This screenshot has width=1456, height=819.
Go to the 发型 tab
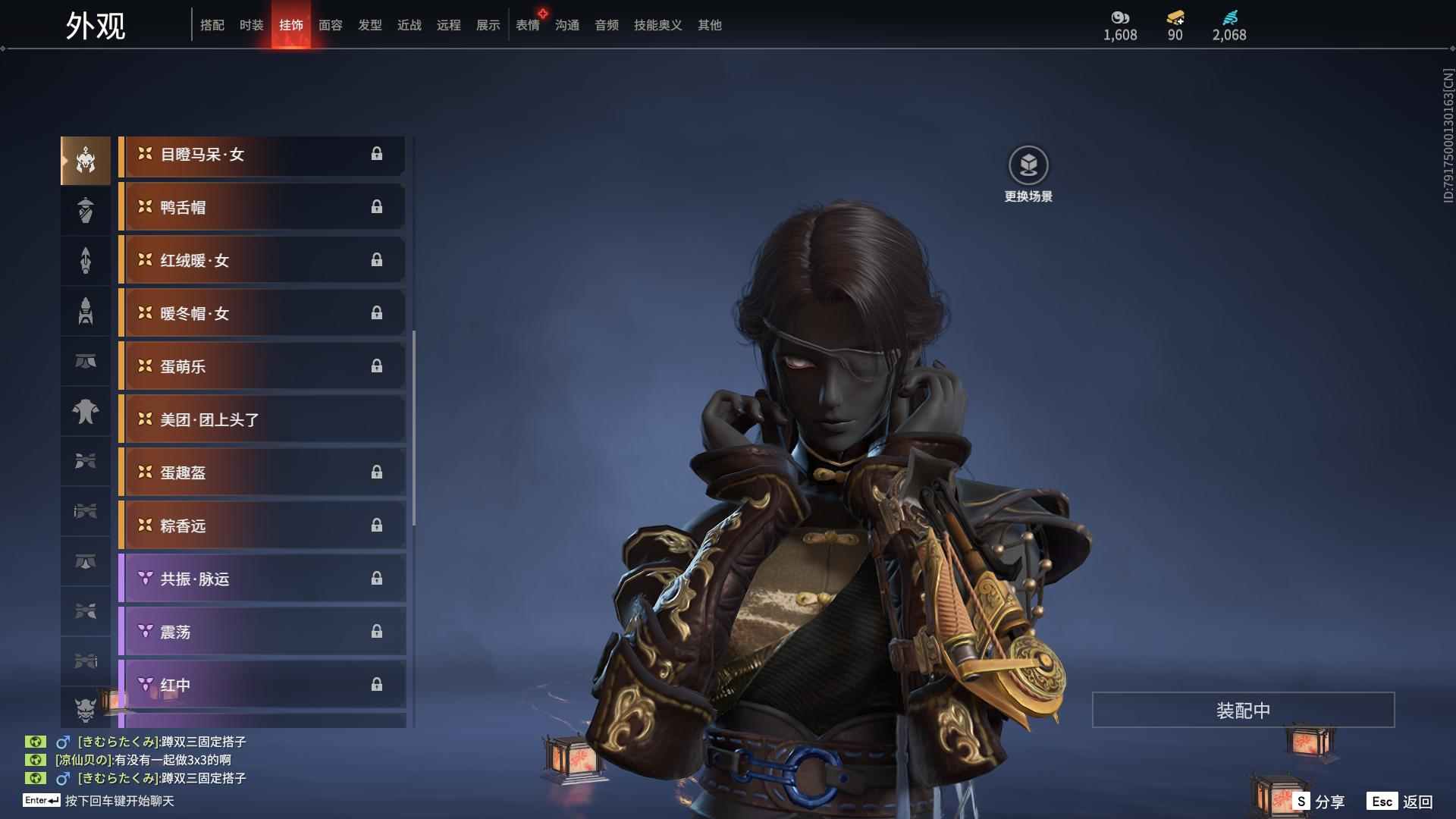tap(369, 25)
